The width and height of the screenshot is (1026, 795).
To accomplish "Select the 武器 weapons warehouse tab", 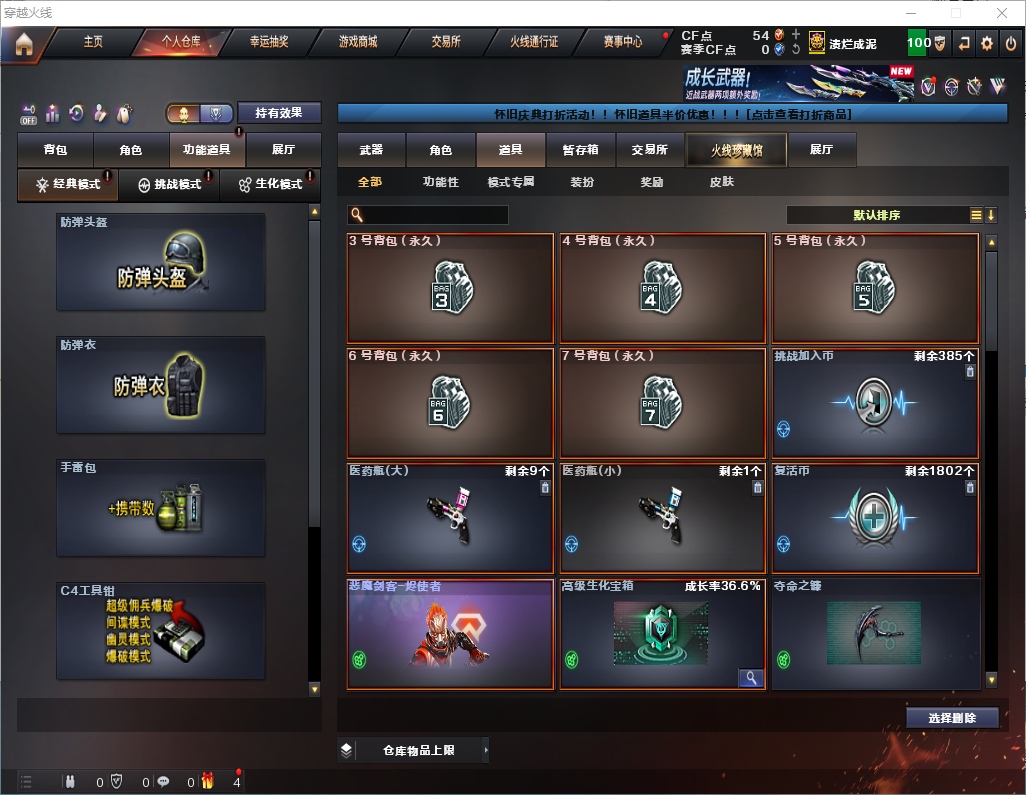I will coord(371,150).
